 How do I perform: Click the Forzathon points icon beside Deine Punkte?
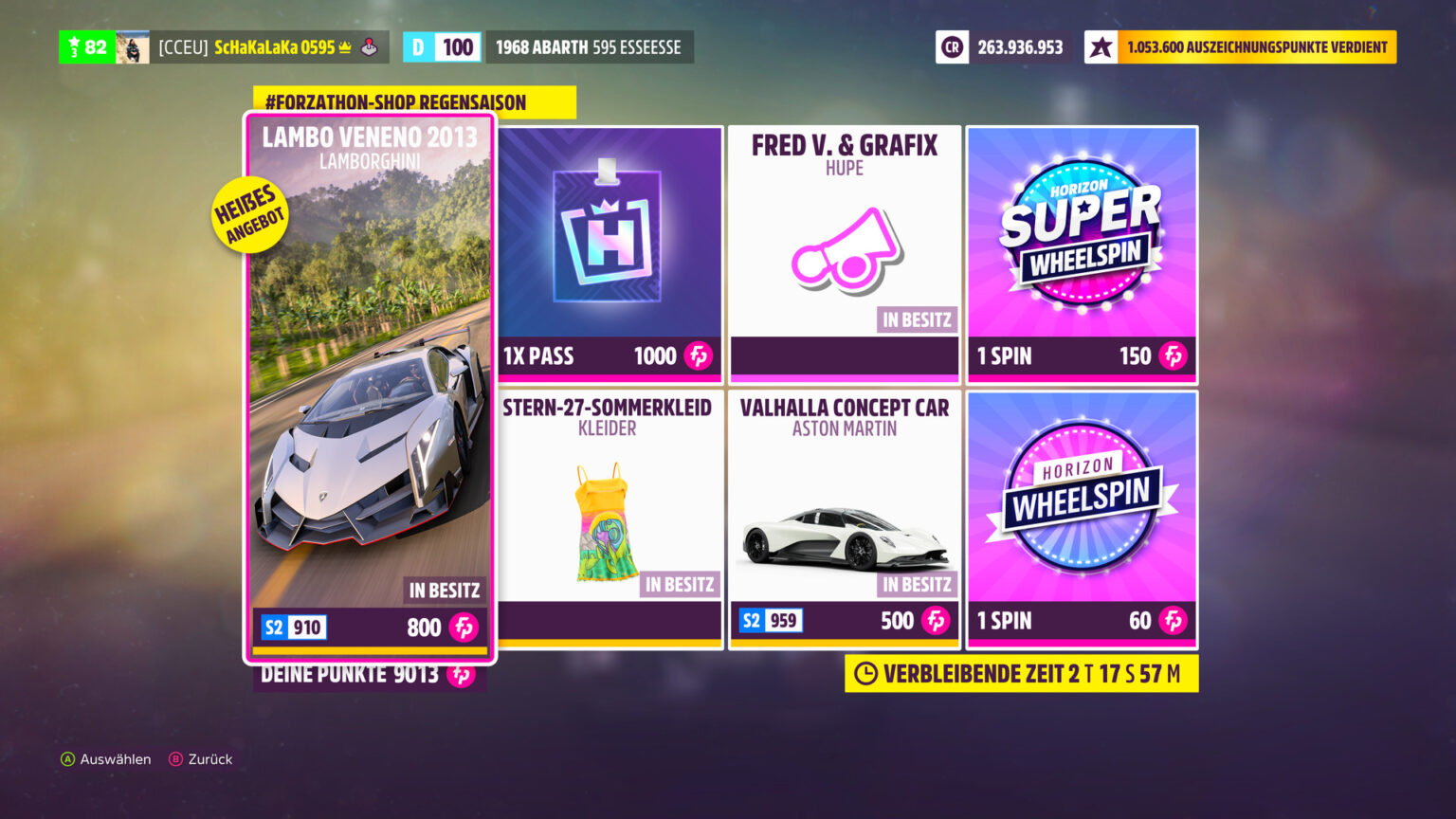tap(464, 675)
